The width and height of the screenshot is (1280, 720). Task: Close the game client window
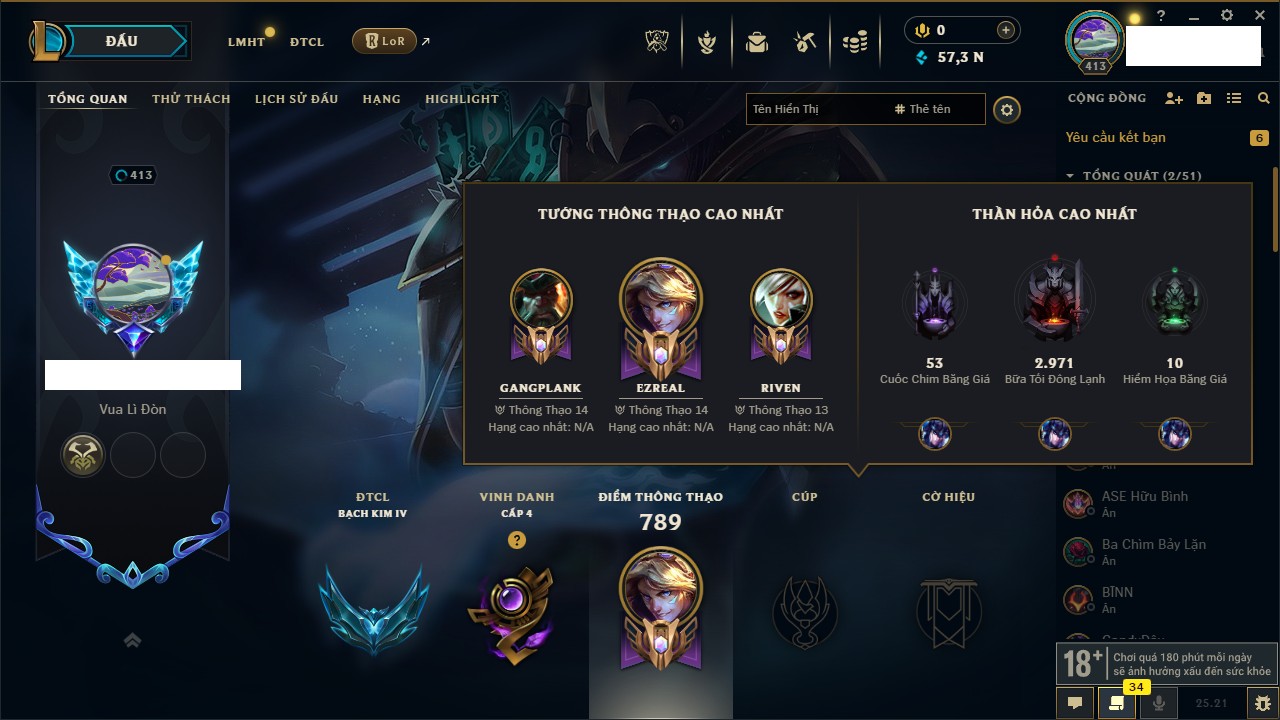pyautogui.click(x=1259, y=15)
